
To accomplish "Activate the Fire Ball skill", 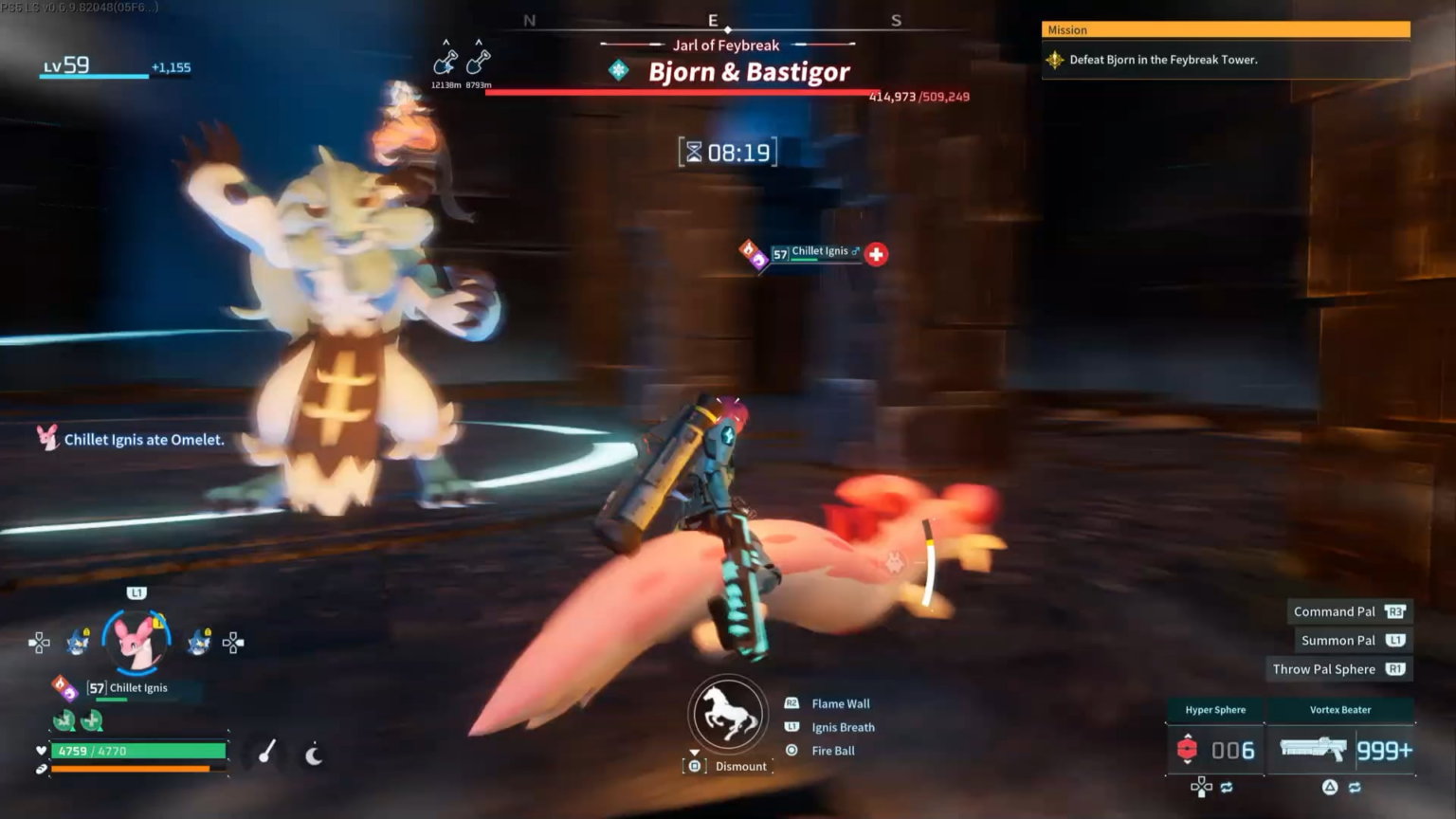I will pos(832,751).
